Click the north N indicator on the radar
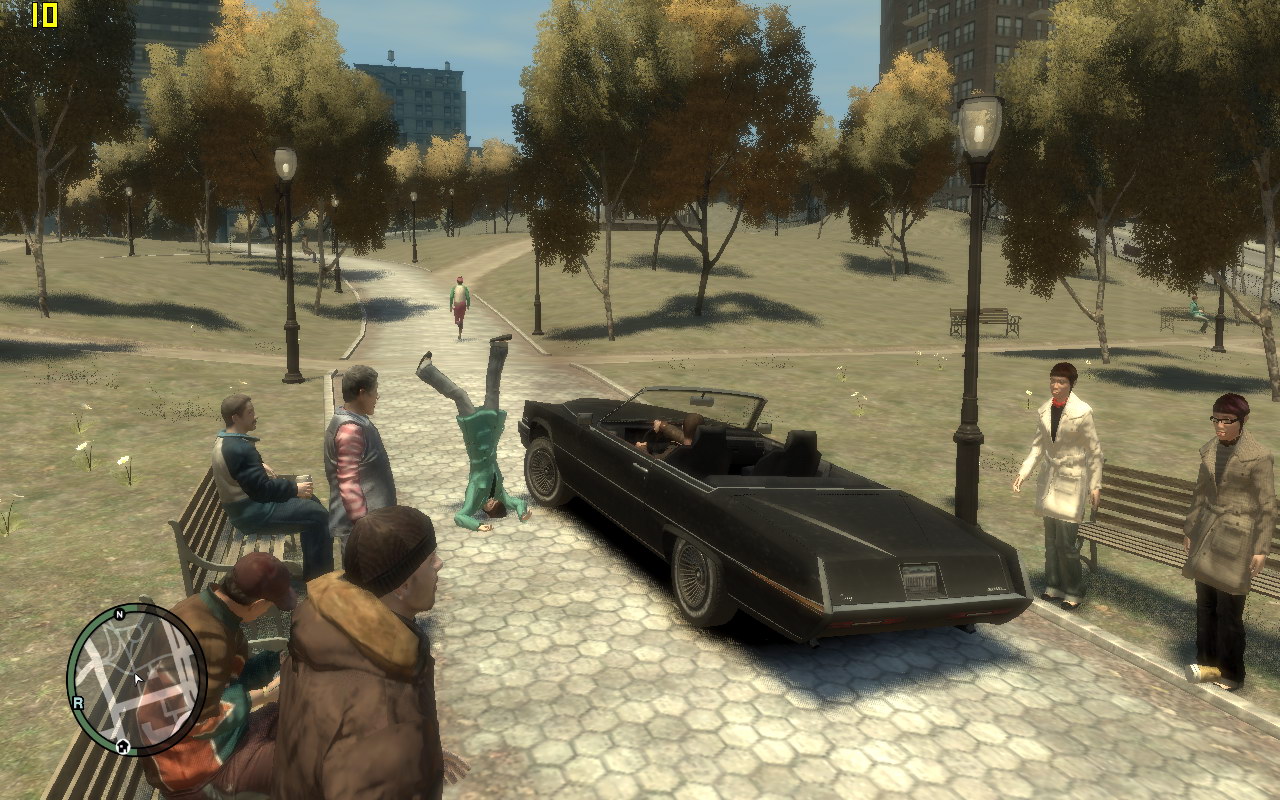This screenshot has width=1280, height=800. pyautogui.click(x=120, y=614)
